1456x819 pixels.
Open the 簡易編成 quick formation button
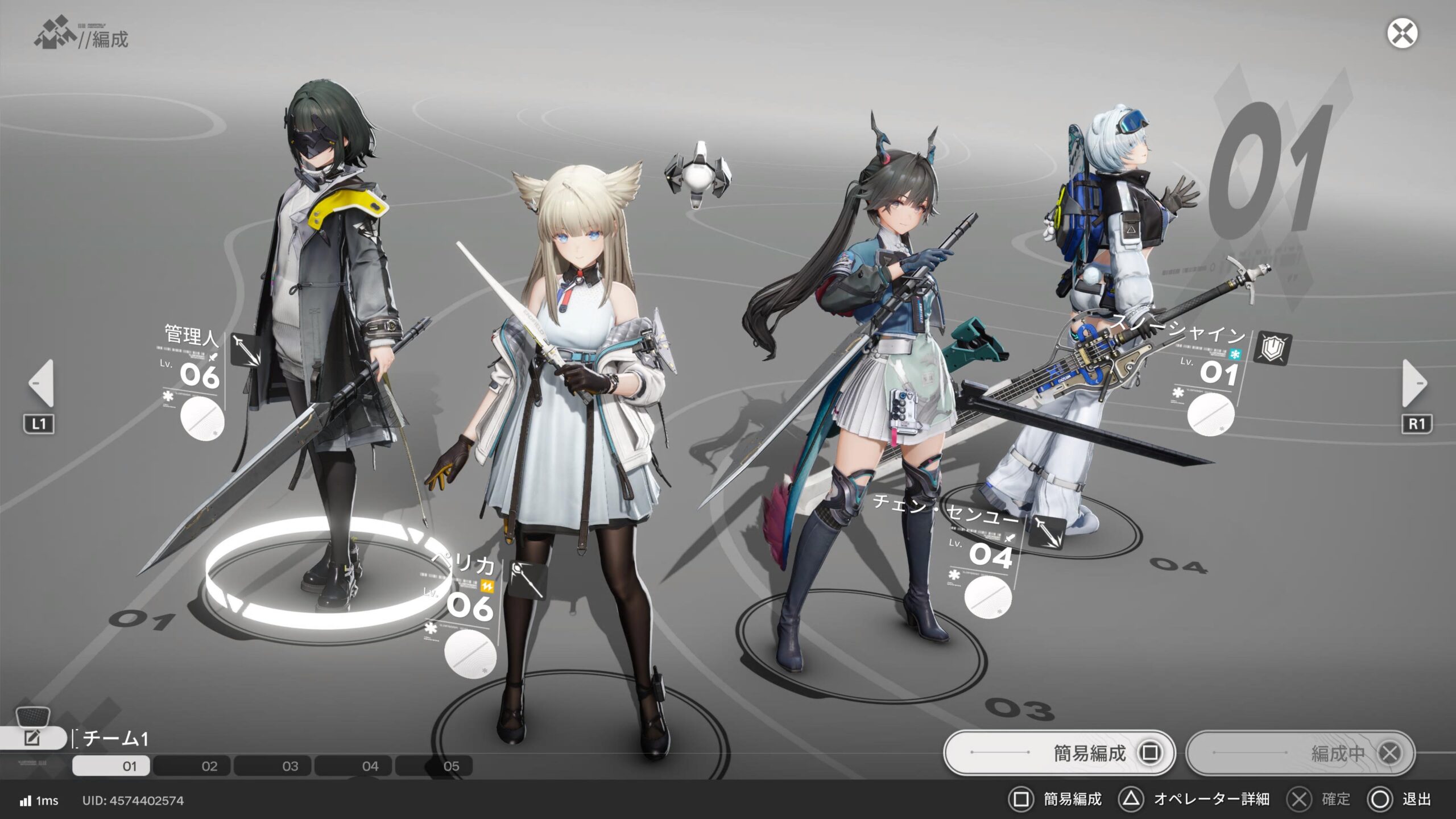[1059, 753]
